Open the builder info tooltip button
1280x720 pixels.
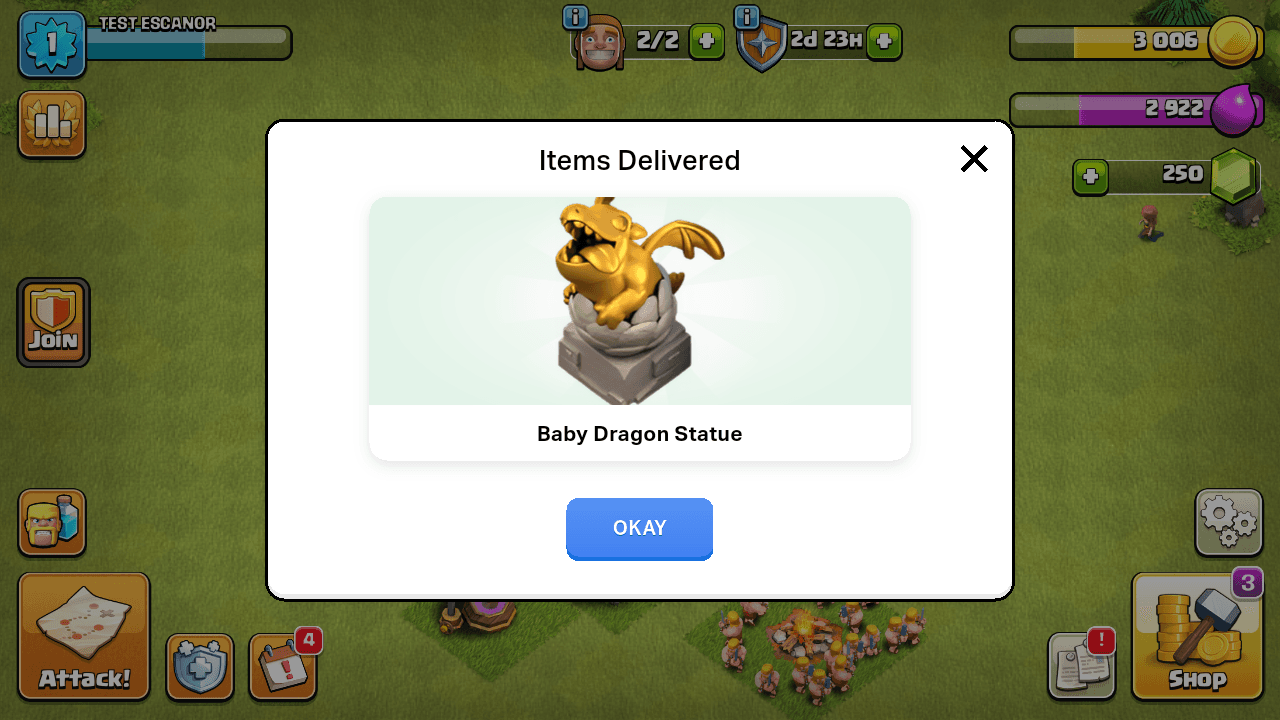575,17
